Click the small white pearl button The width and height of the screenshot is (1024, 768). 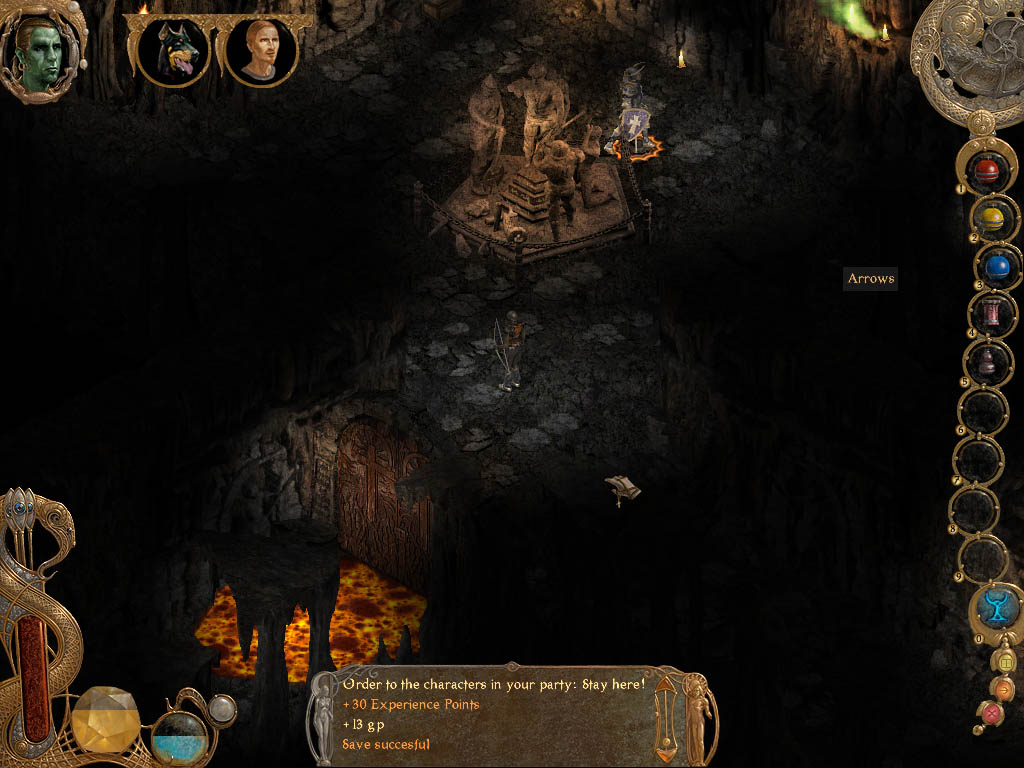point(222,709)
